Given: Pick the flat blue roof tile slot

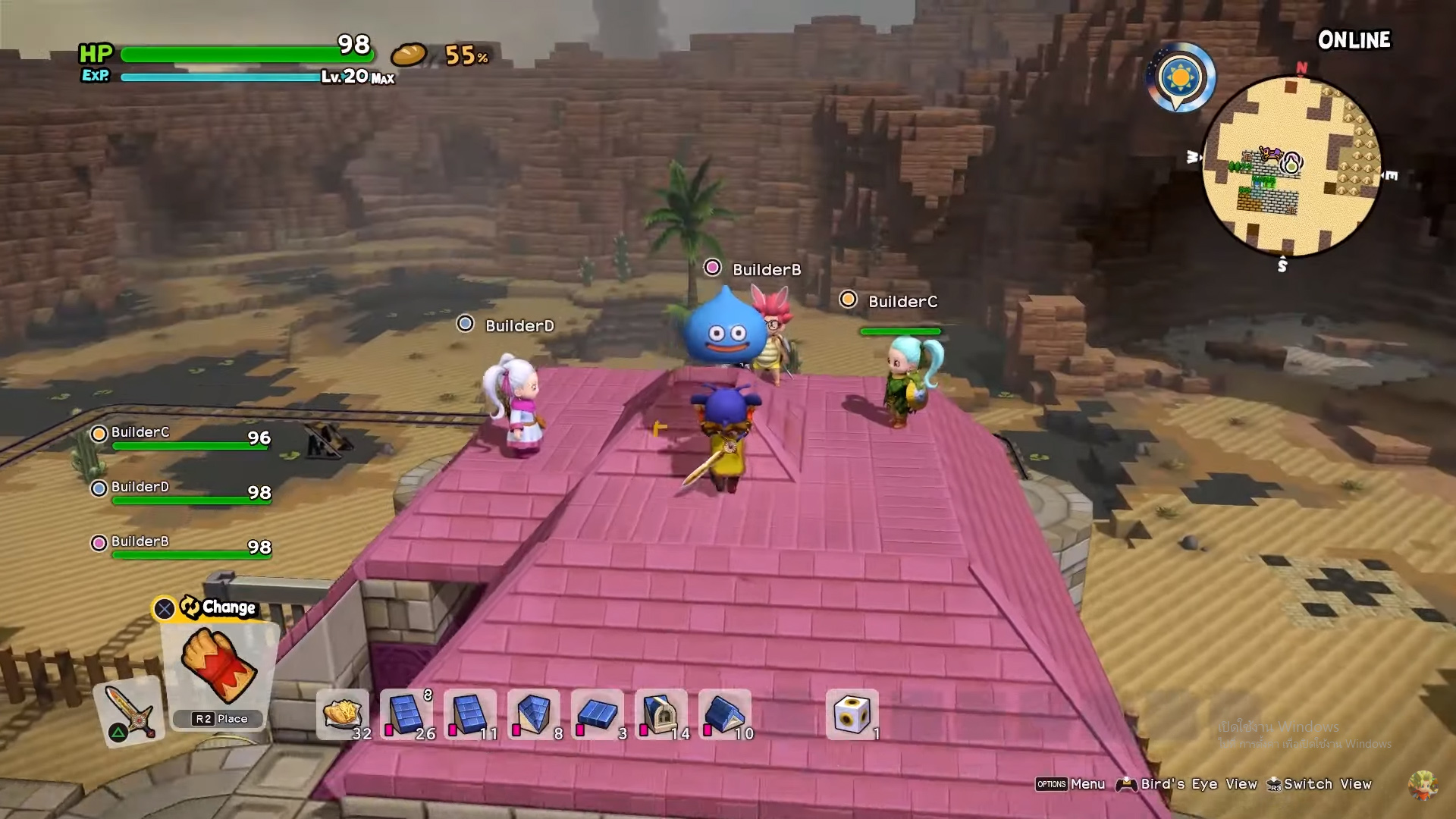Looking at the screenshot, I should tap(598, 714).
